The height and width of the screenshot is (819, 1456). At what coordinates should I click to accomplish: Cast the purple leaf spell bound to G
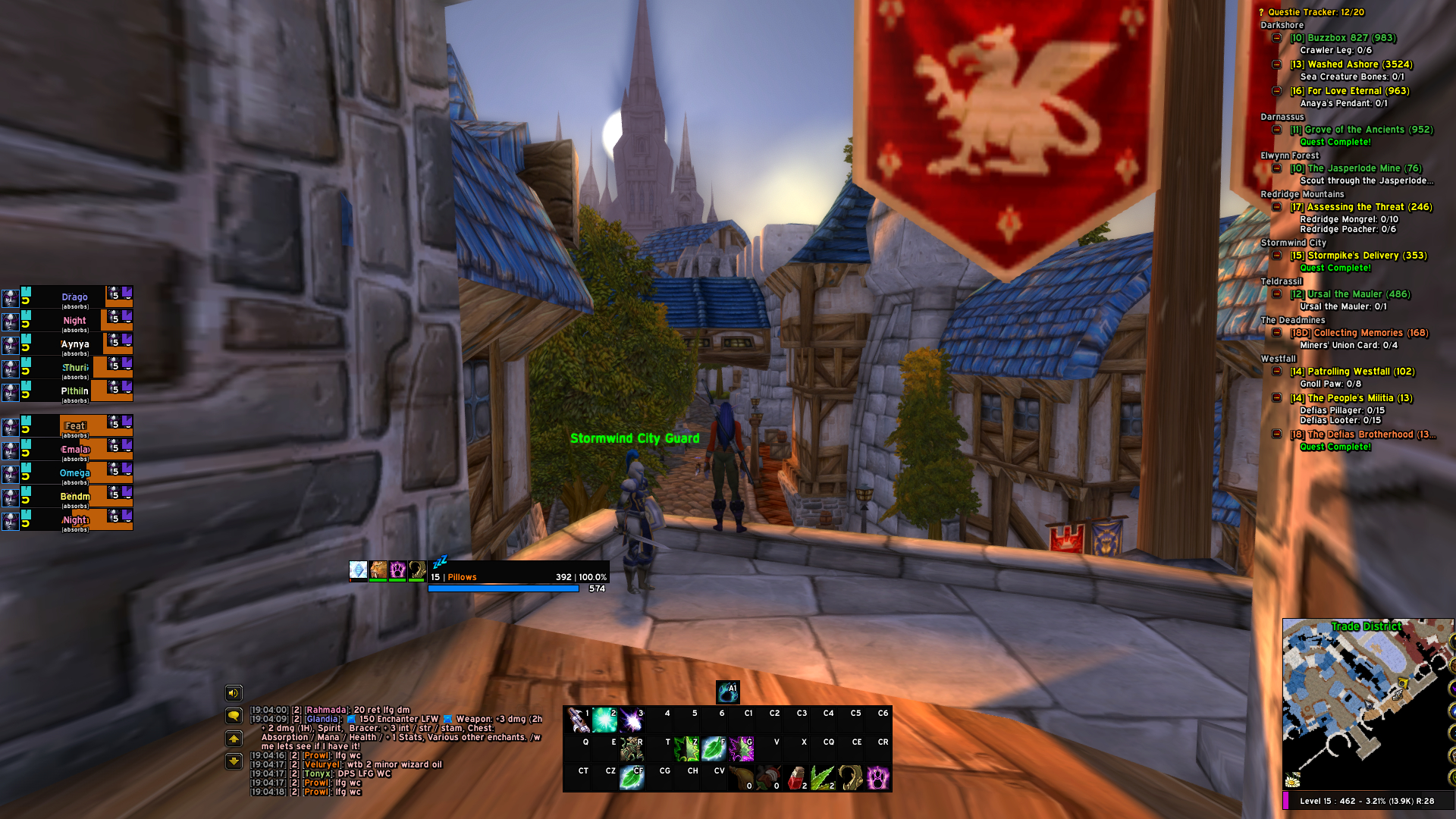(x=741, y=748)
